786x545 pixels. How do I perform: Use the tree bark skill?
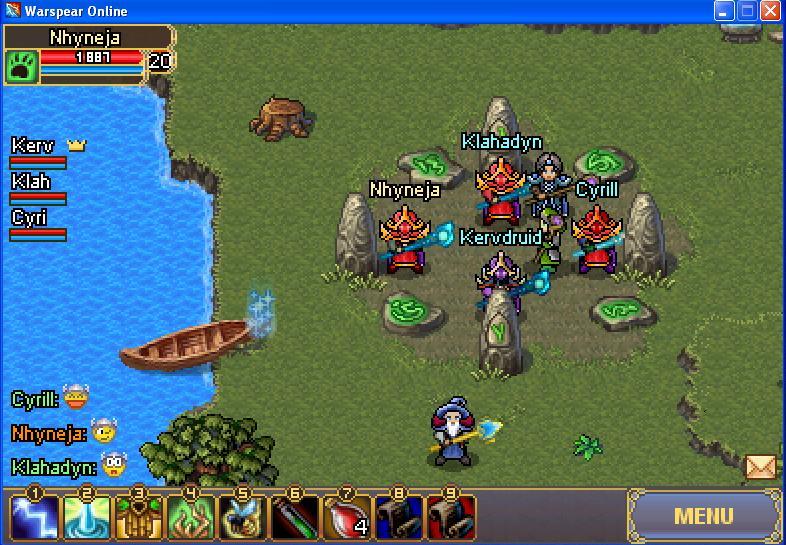click(x=138, y=518)
